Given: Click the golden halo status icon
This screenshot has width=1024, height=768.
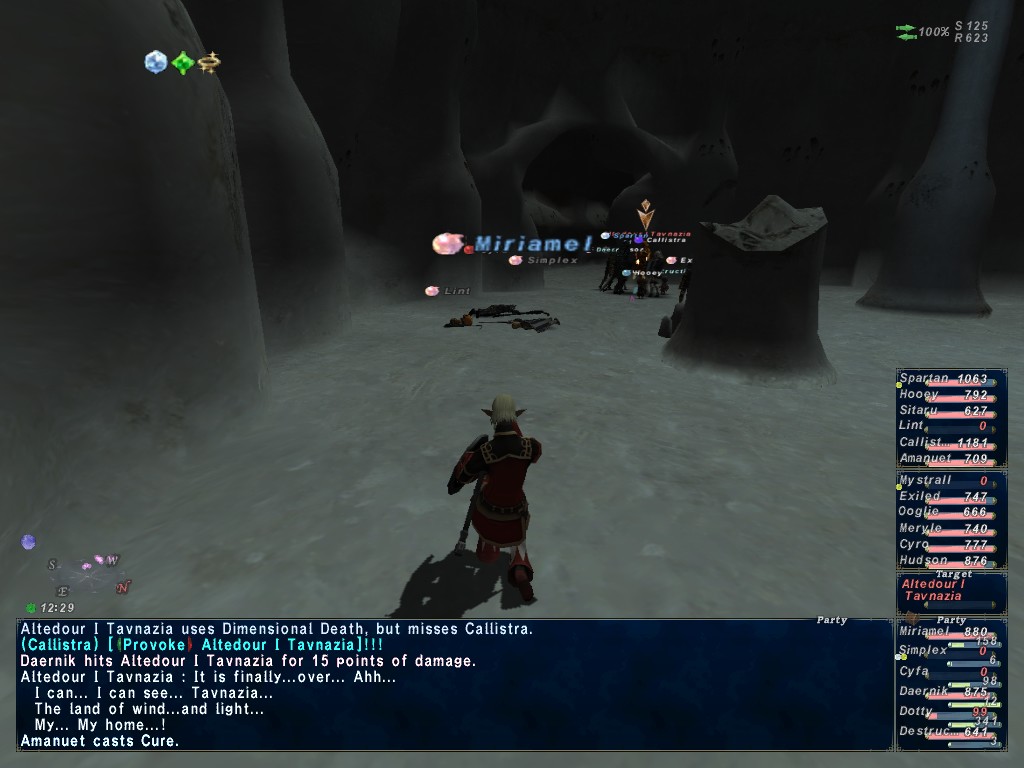Looking at the screenshot, I should pos(209,63).
